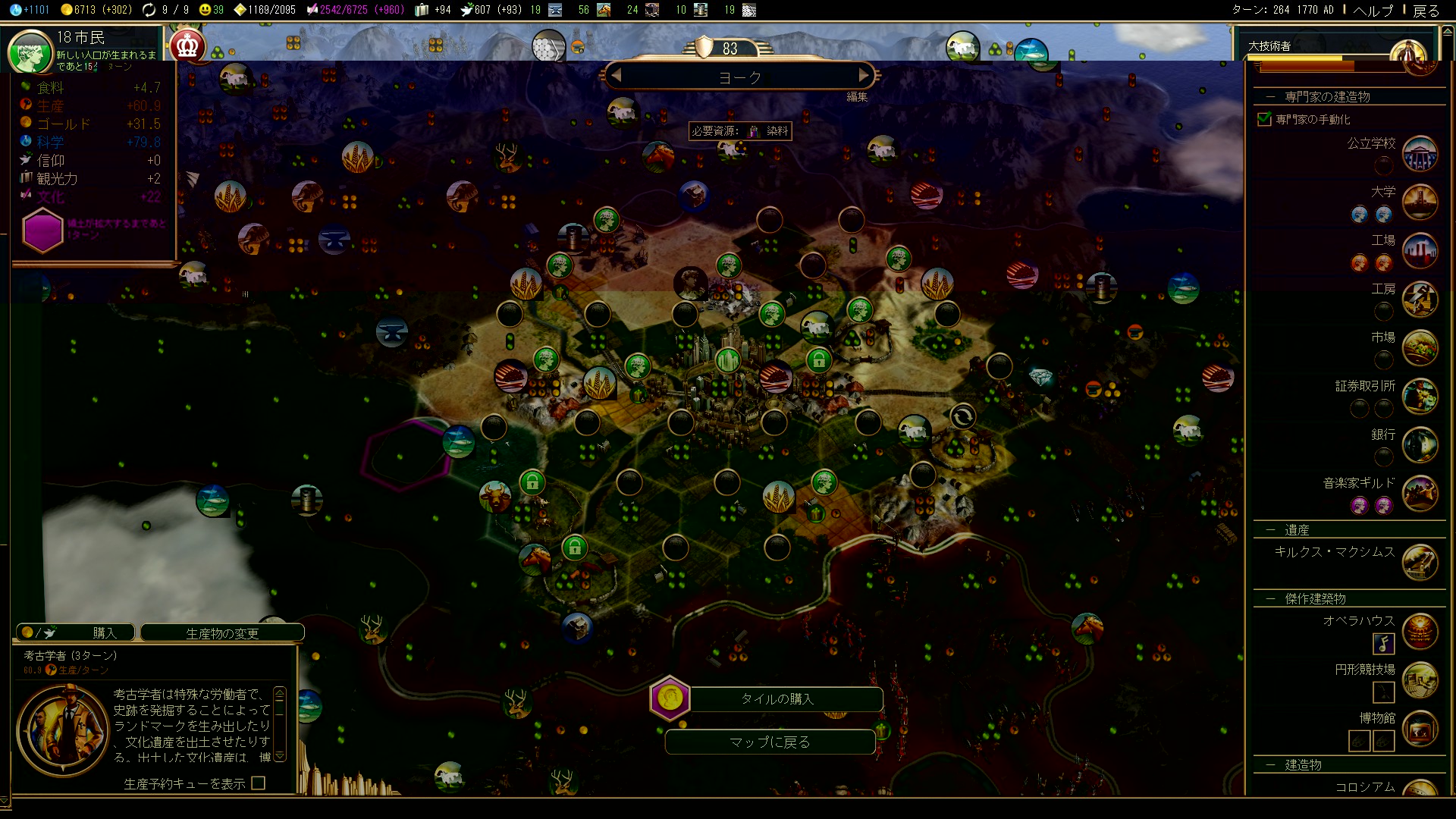Click the Musicians' Guild building icon
This screenshot has width=1456, height=819.
point(1420,494)
